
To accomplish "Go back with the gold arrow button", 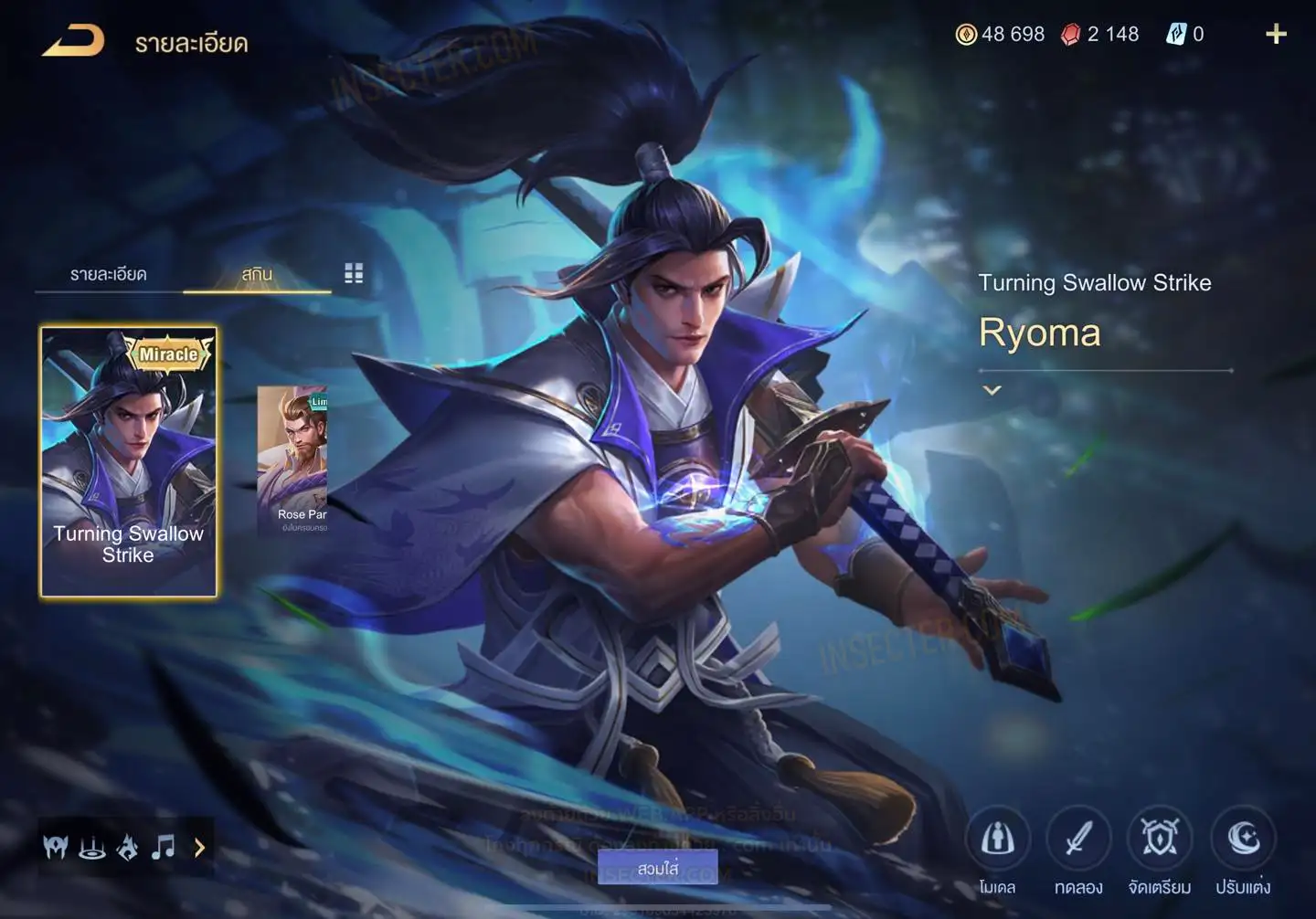I will 73,41.
